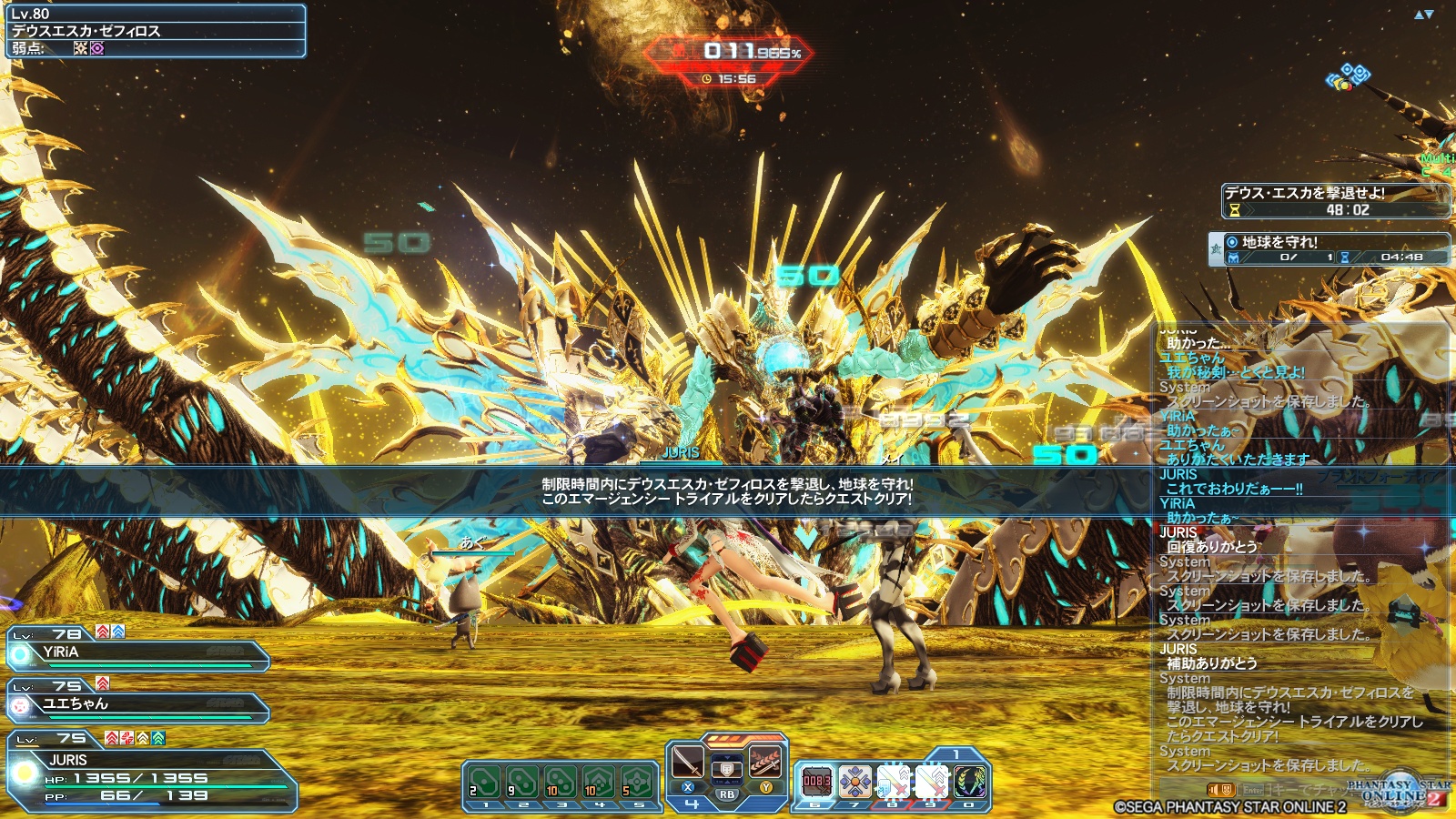The height and width of the screenshot is (819, 1456).
Task: Toggle JURIS's green buff icon in the party list
Action: pyautogui.click(x=157, y=738)
